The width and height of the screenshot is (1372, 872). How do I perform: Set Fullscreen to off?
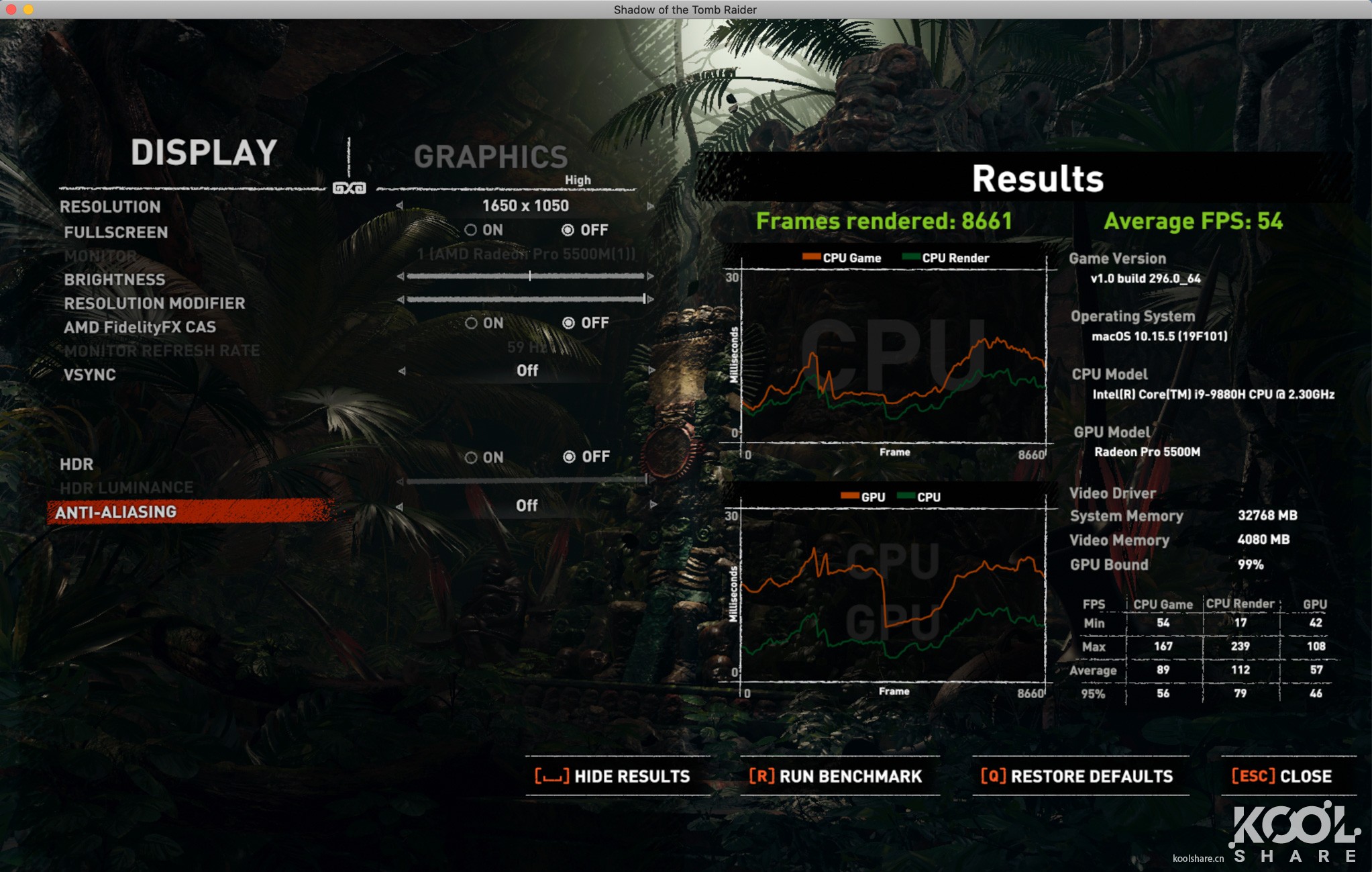click(x=568, y=230)
